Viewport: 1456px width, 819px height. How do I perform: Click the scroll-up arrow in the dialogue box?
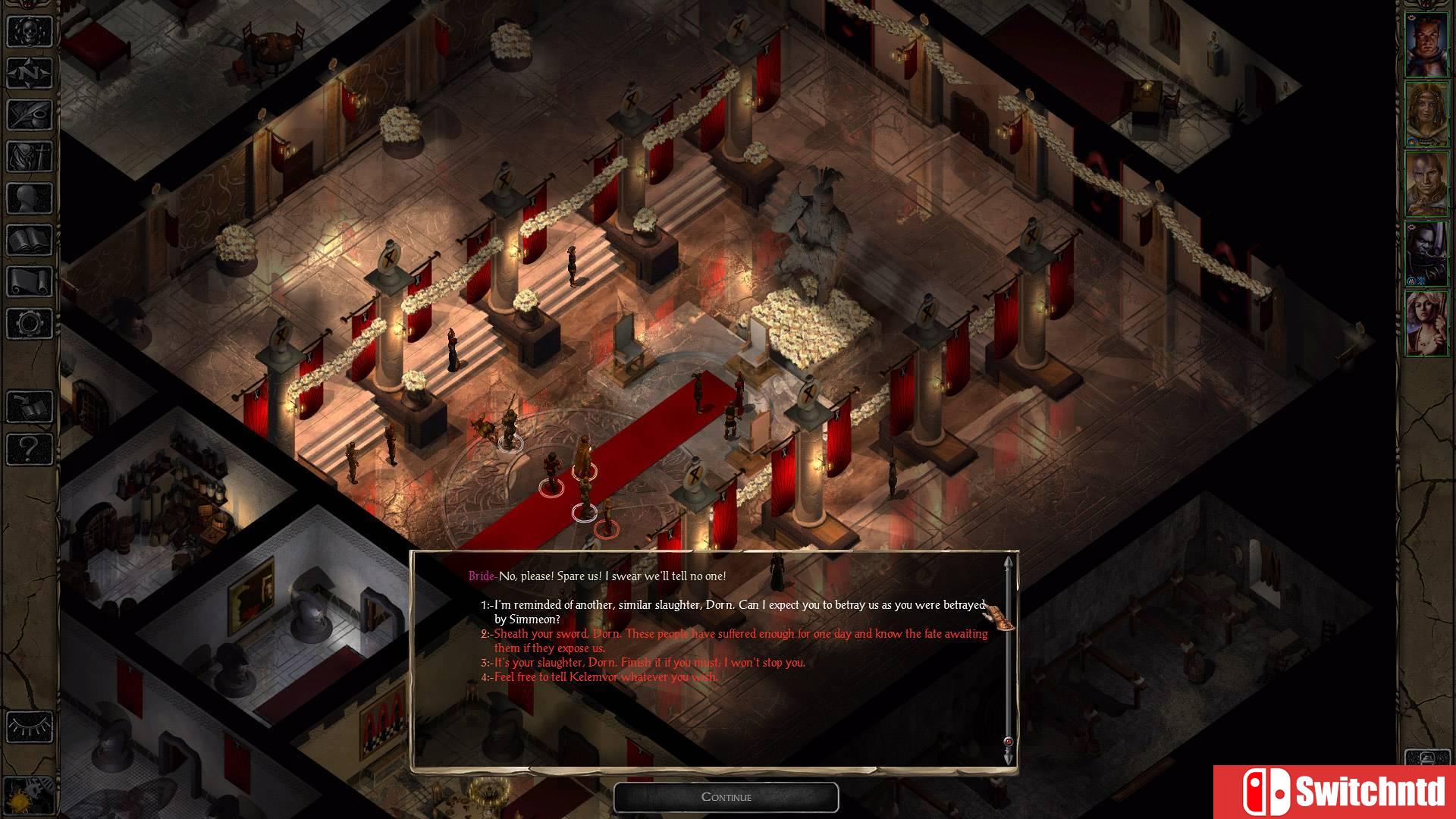[x=1007, y=563]
